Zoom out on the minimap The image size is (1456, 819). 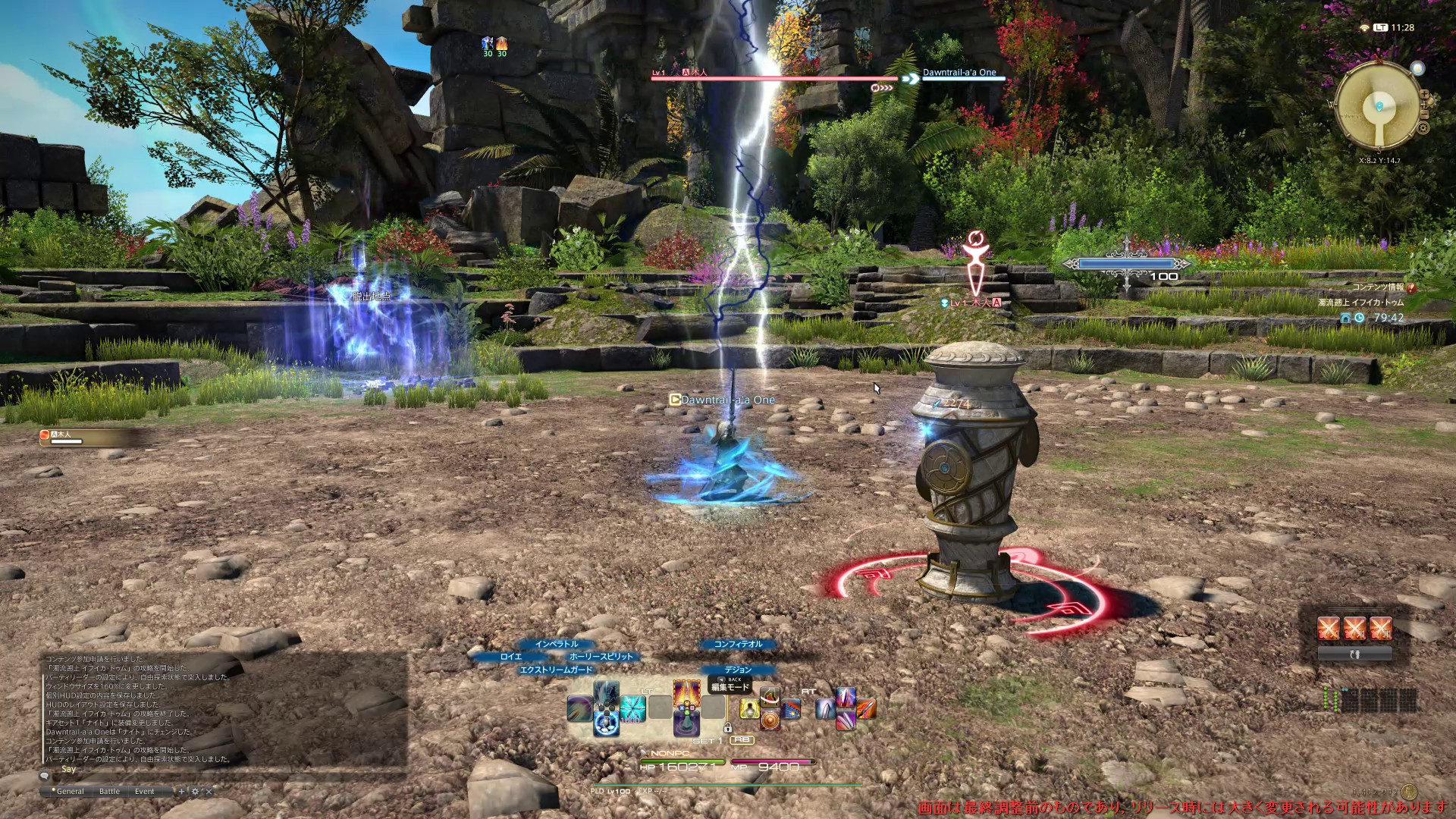[1426, 111]
